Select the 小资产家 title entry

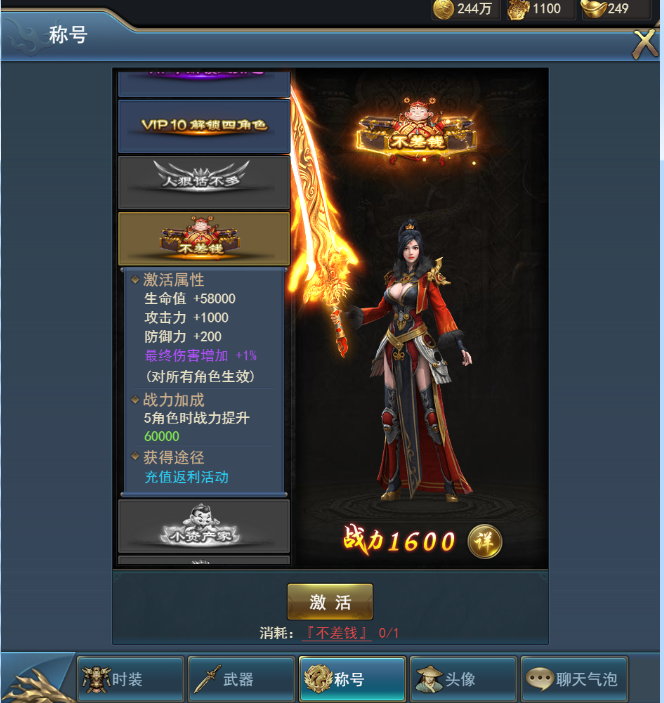click(x=204, y=527)
